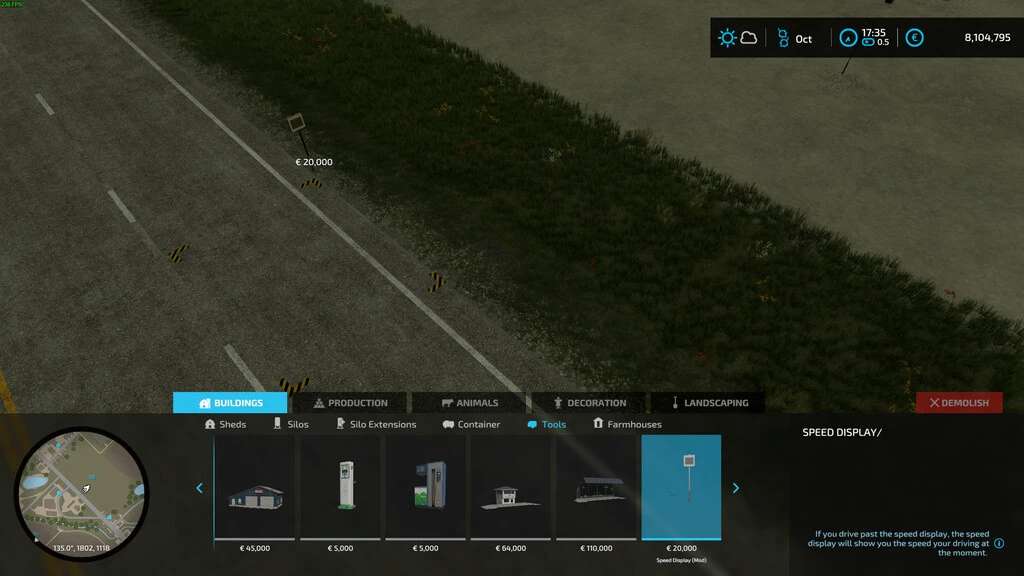The image size is (1024, 576).
Task: Choose the Silos subcategory
Action: pyautogui.click(x=291, y=424)
